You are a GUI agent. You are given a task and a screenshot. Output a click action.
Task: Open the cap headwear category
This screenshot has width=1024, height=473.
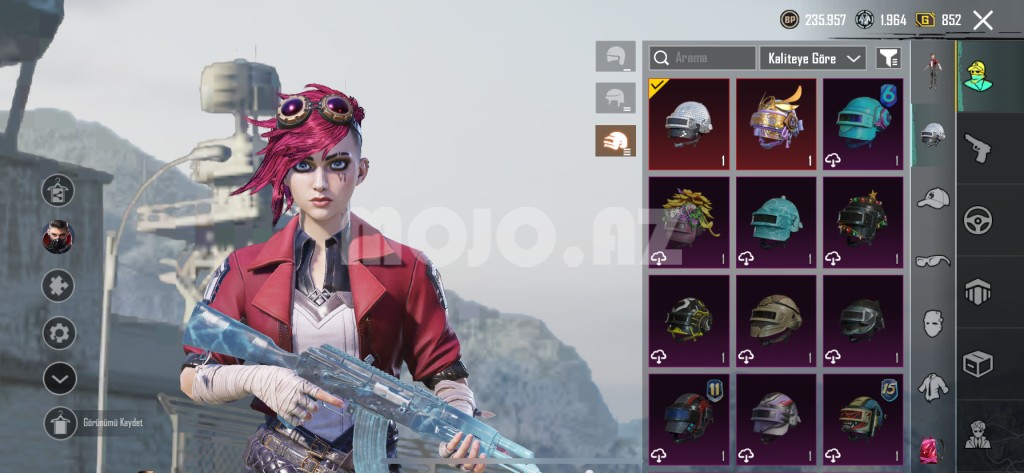(932, 198)
